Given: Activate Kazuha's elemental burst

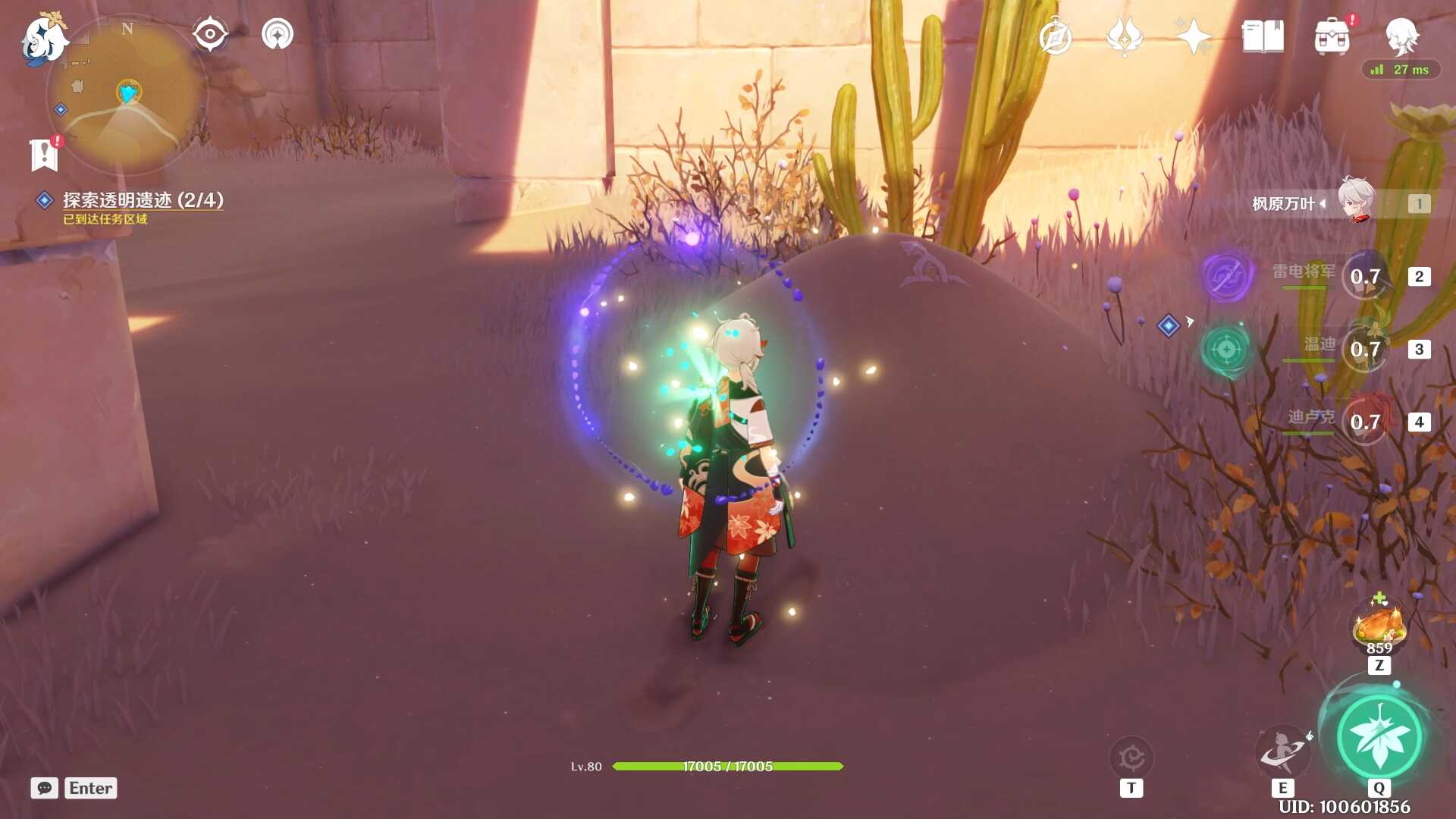Looking at the screenshot, I should [1379, 737].
